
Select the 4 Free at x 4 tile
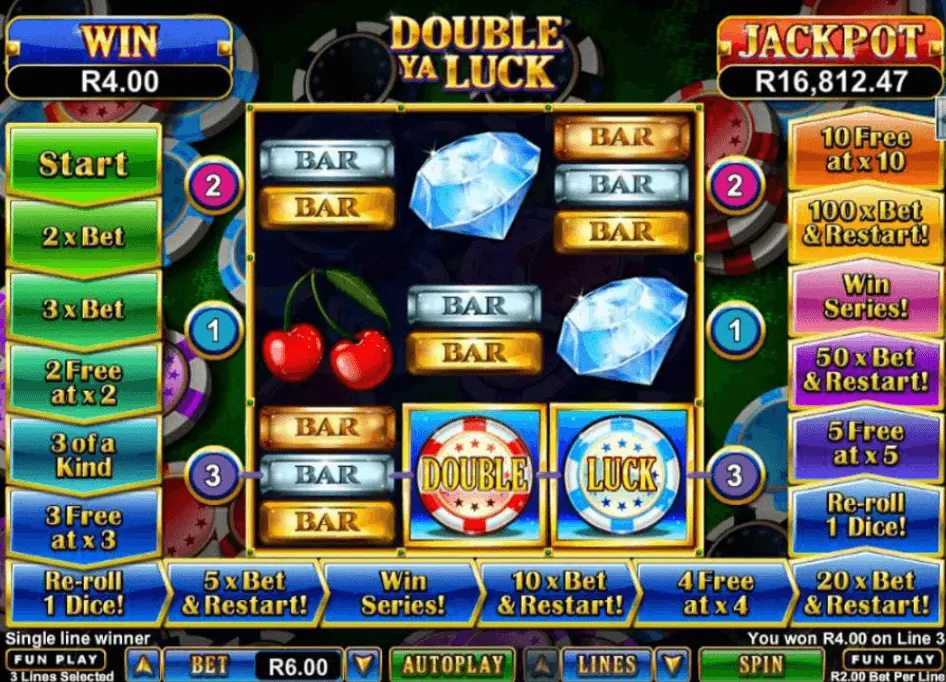[x=712, y=593]
